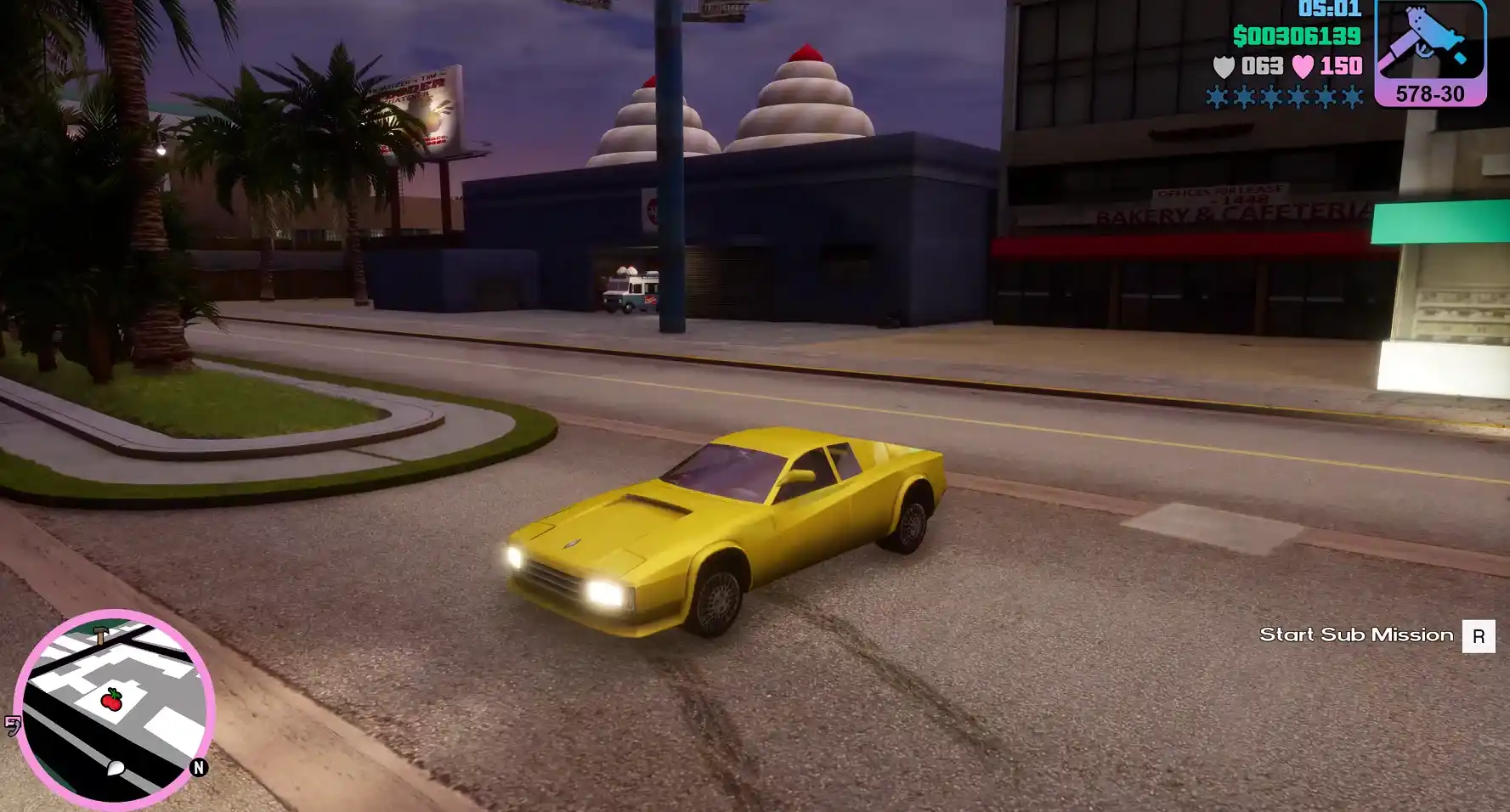Select the cherry marker on the minimap
The height and width of the screenshot is (812, 1510).
click(x=111, y=699)
